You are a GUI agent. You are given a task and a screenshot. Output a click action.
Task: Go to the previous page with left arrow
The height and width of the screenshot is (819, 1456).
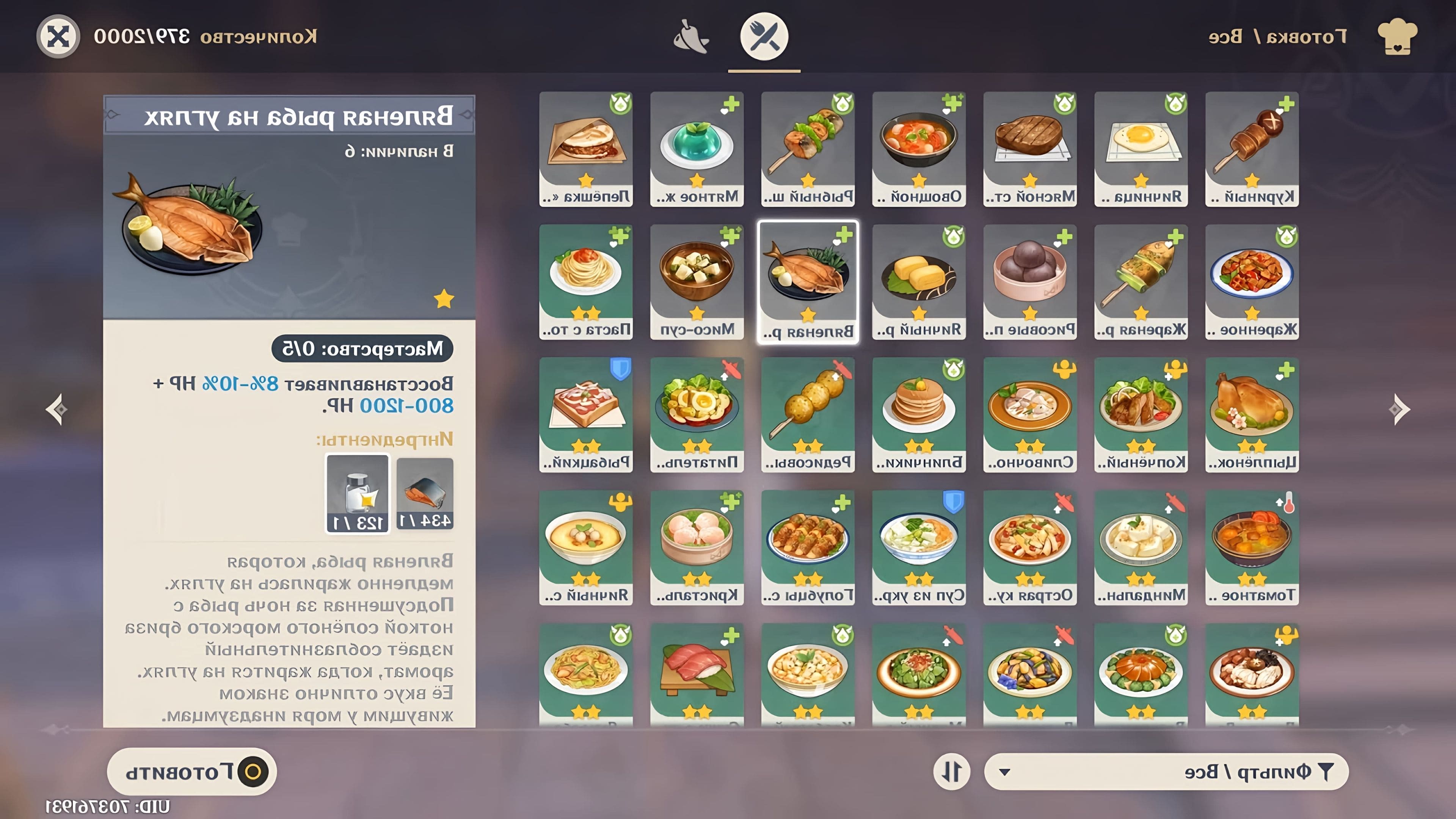point(56,409)
